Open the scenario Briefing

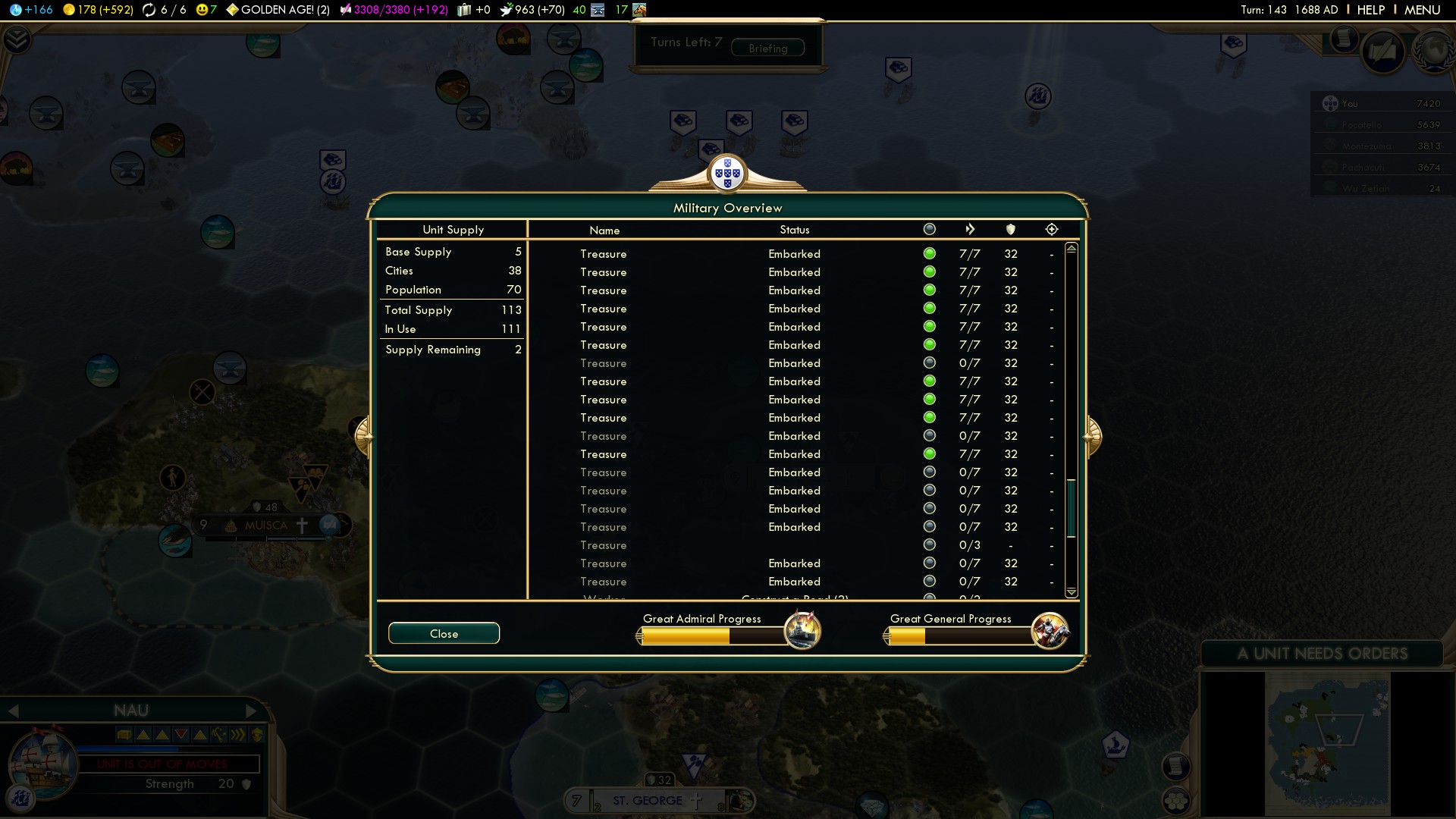tap(767, 48)
